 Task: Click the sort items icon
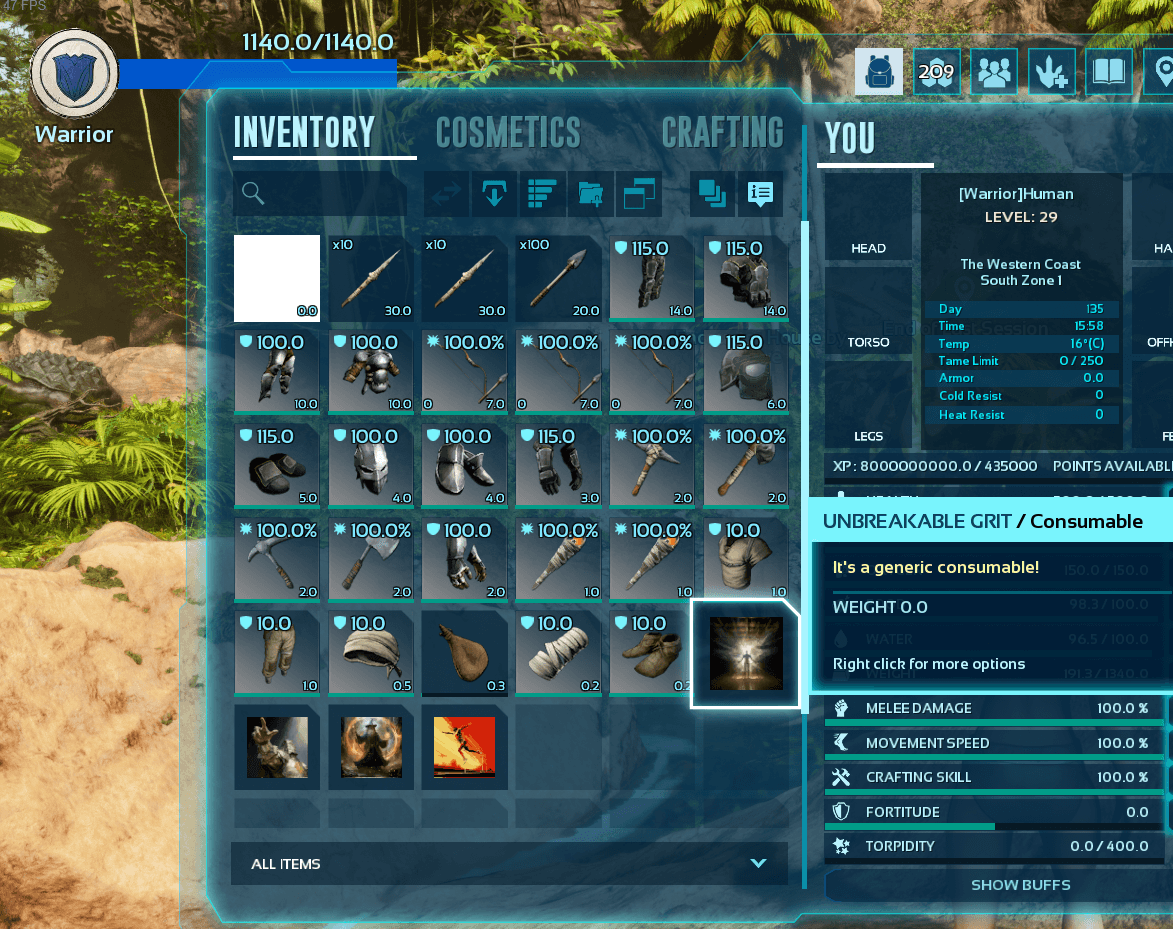[x=541, y=194]
